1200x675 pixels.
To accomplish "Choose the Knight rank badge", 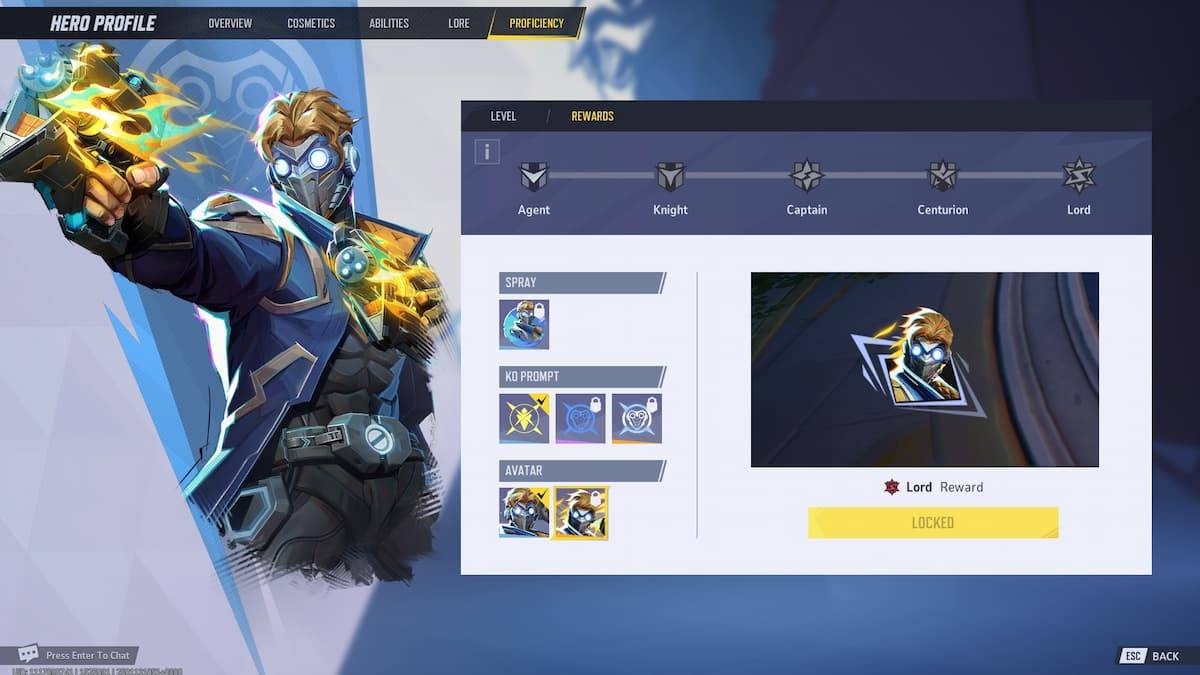I will click(670, 177).
